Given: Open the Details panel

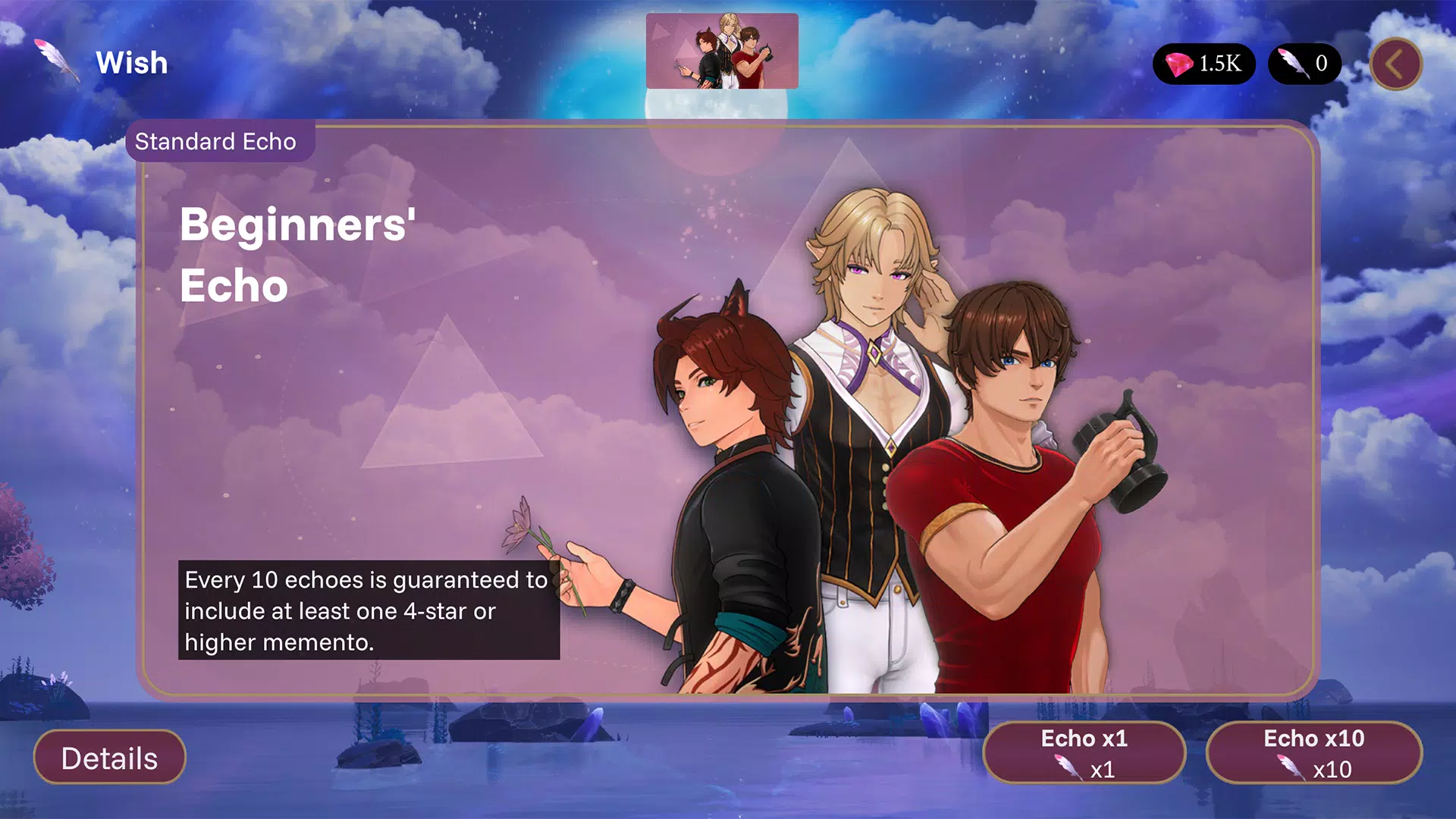Looking at the screenshot, I should [110, 756].
